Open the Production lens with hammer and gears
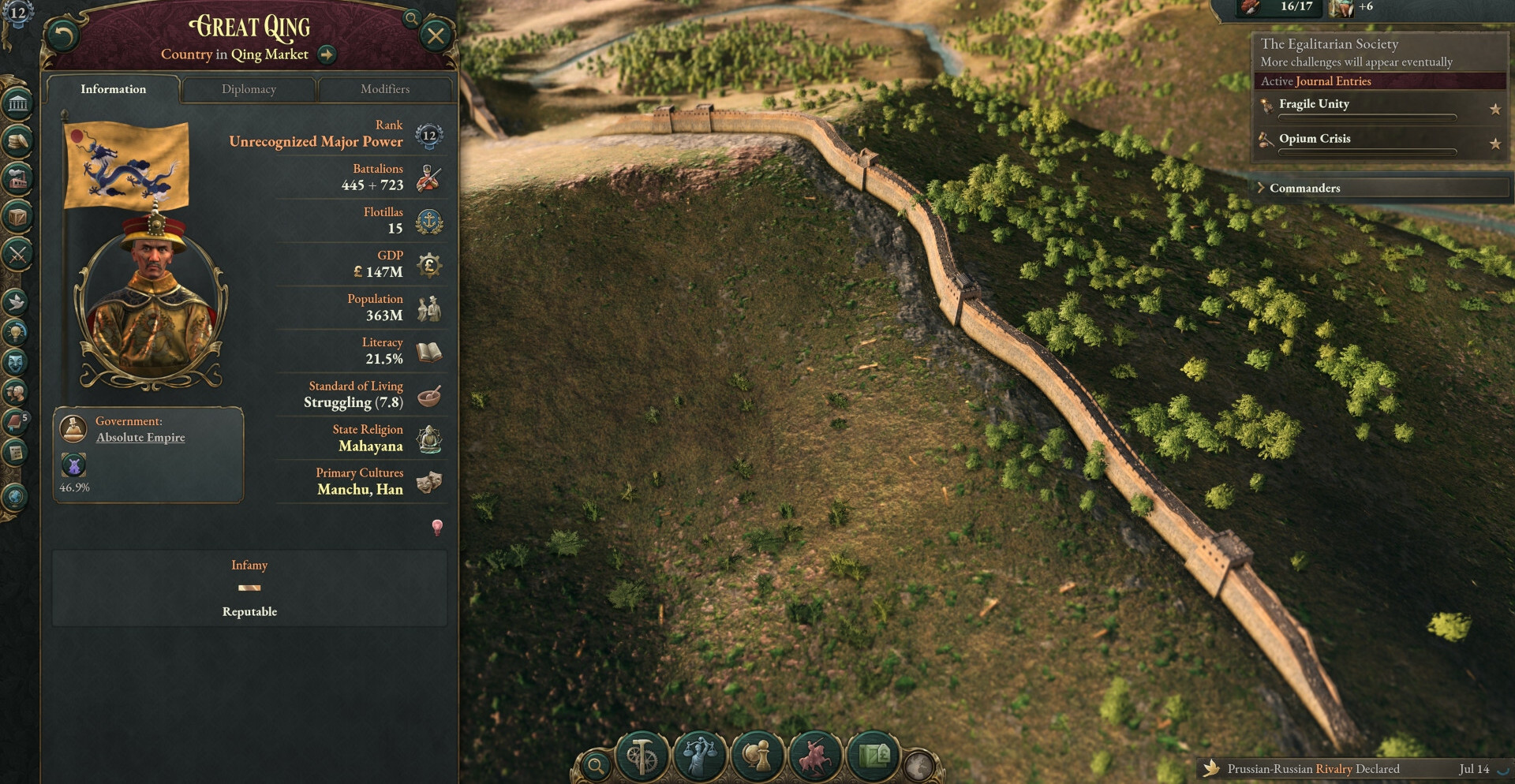1515x784 pixels. click(x=642, y=757)
